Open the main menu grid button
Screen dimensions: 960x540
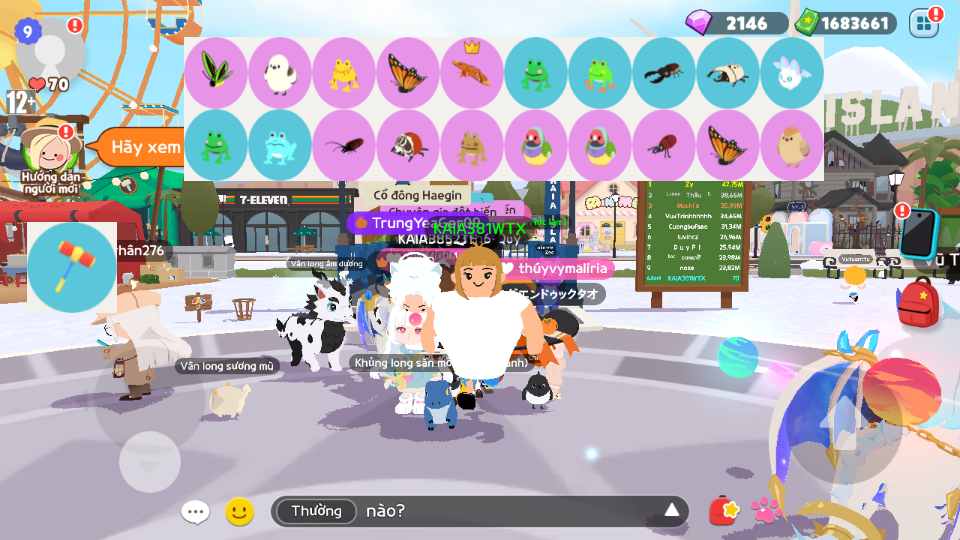pos(924,22)
